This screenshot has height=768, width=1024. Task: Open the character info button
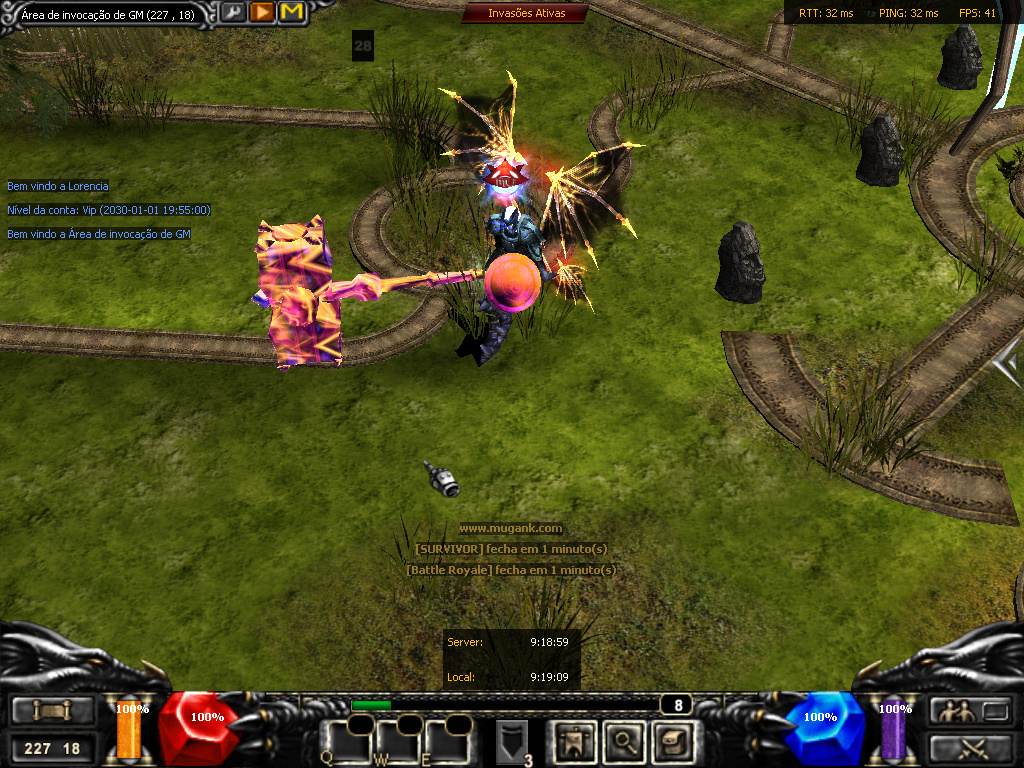click(575, 741)
